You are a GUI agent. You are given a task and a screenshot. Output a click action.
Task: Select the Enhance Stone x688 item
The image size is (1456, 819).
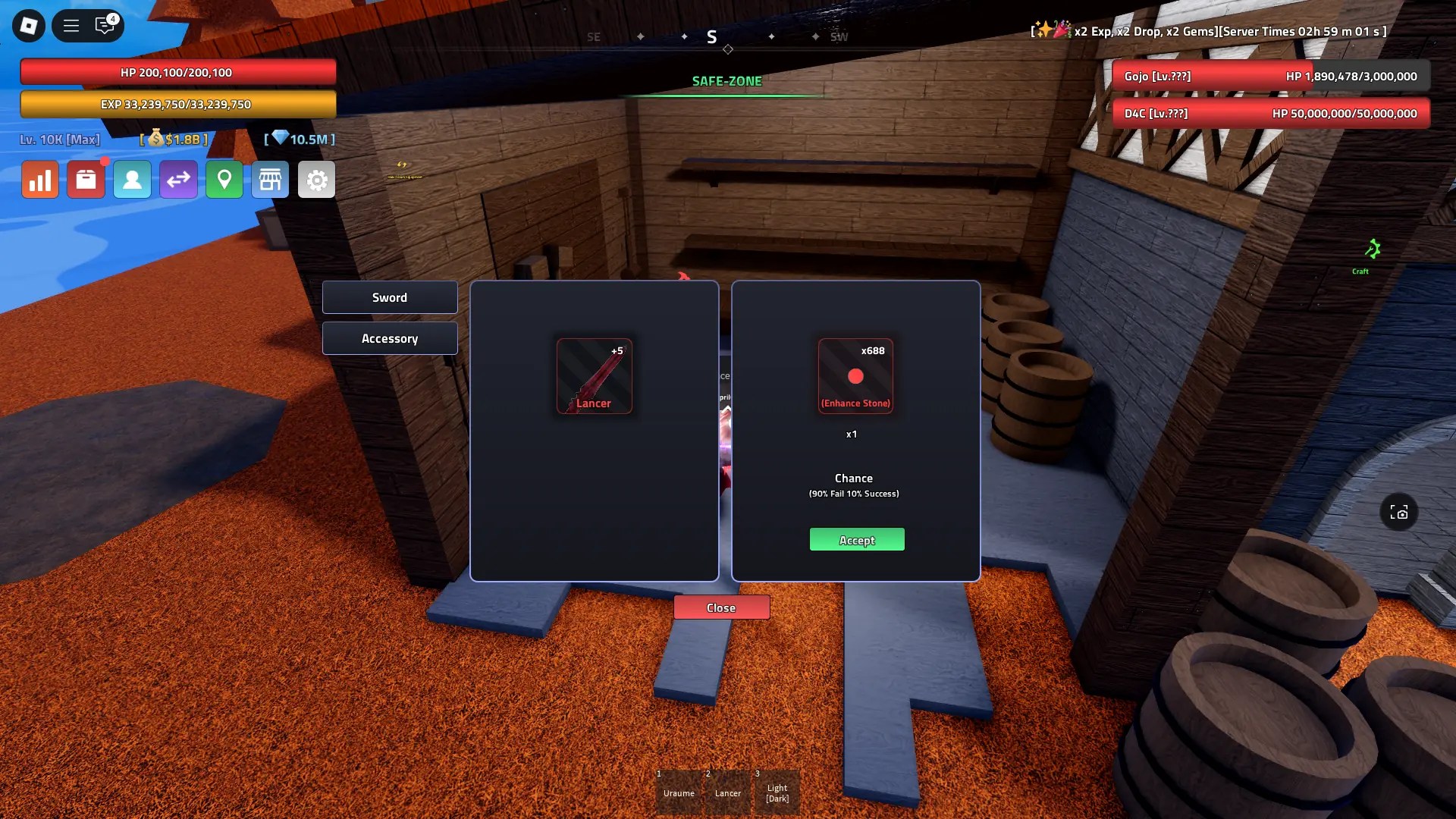pyautogui.click(x=855, y=376)
